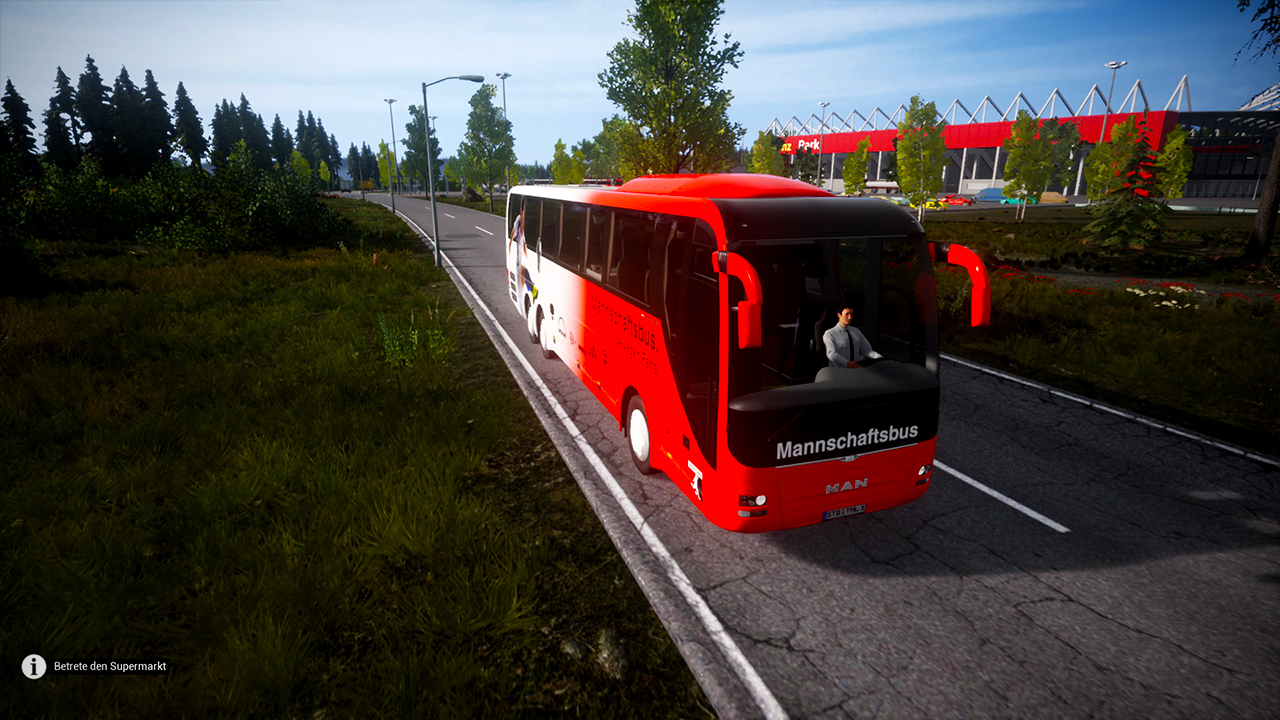Click the bus driver through the windshield

tap(843, 336)
